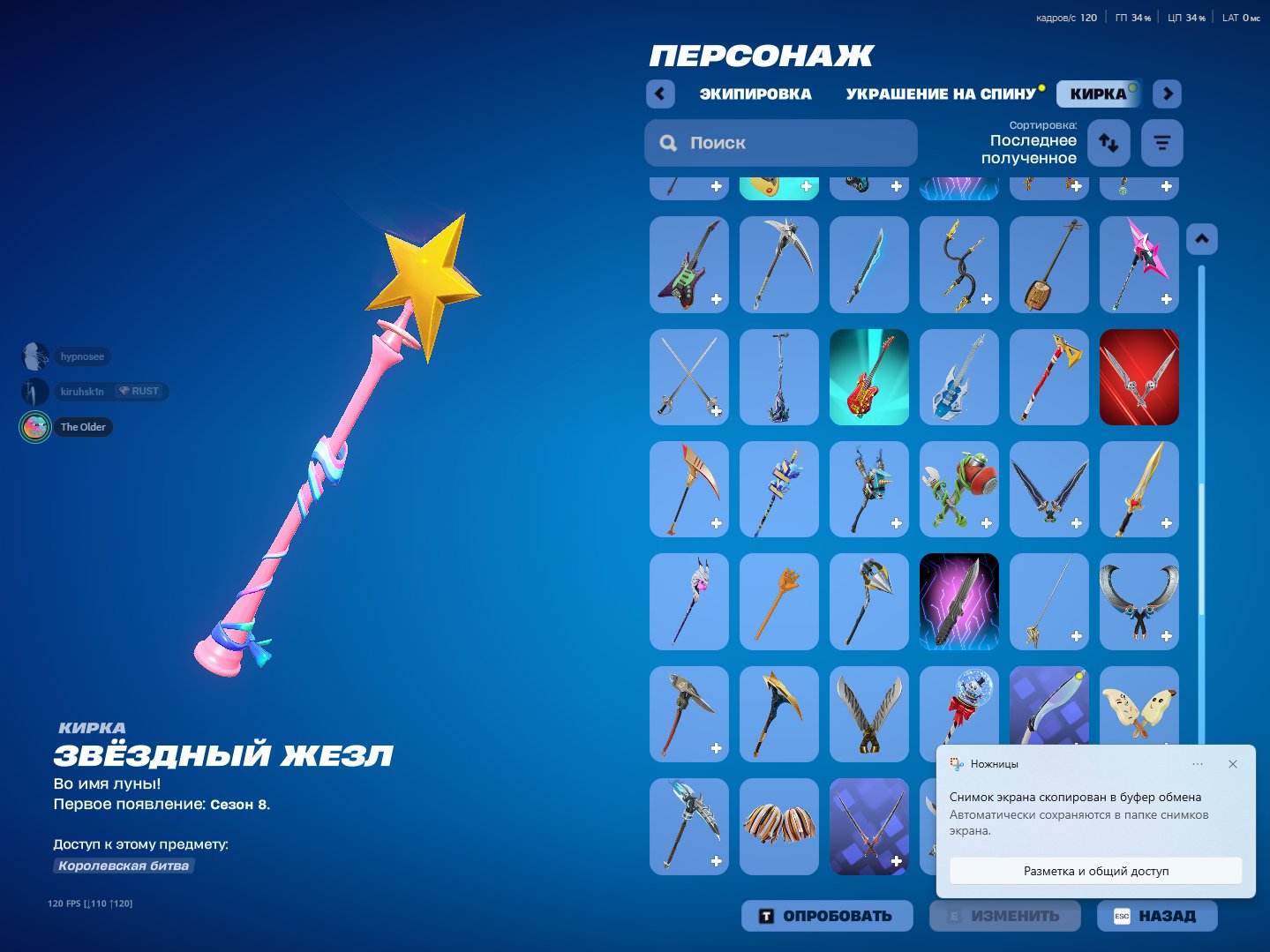Viewport: 1270px width, 952px height.
Task: Toggle the plus on the snow globe pickaxe
Action: tap(986, 747)
